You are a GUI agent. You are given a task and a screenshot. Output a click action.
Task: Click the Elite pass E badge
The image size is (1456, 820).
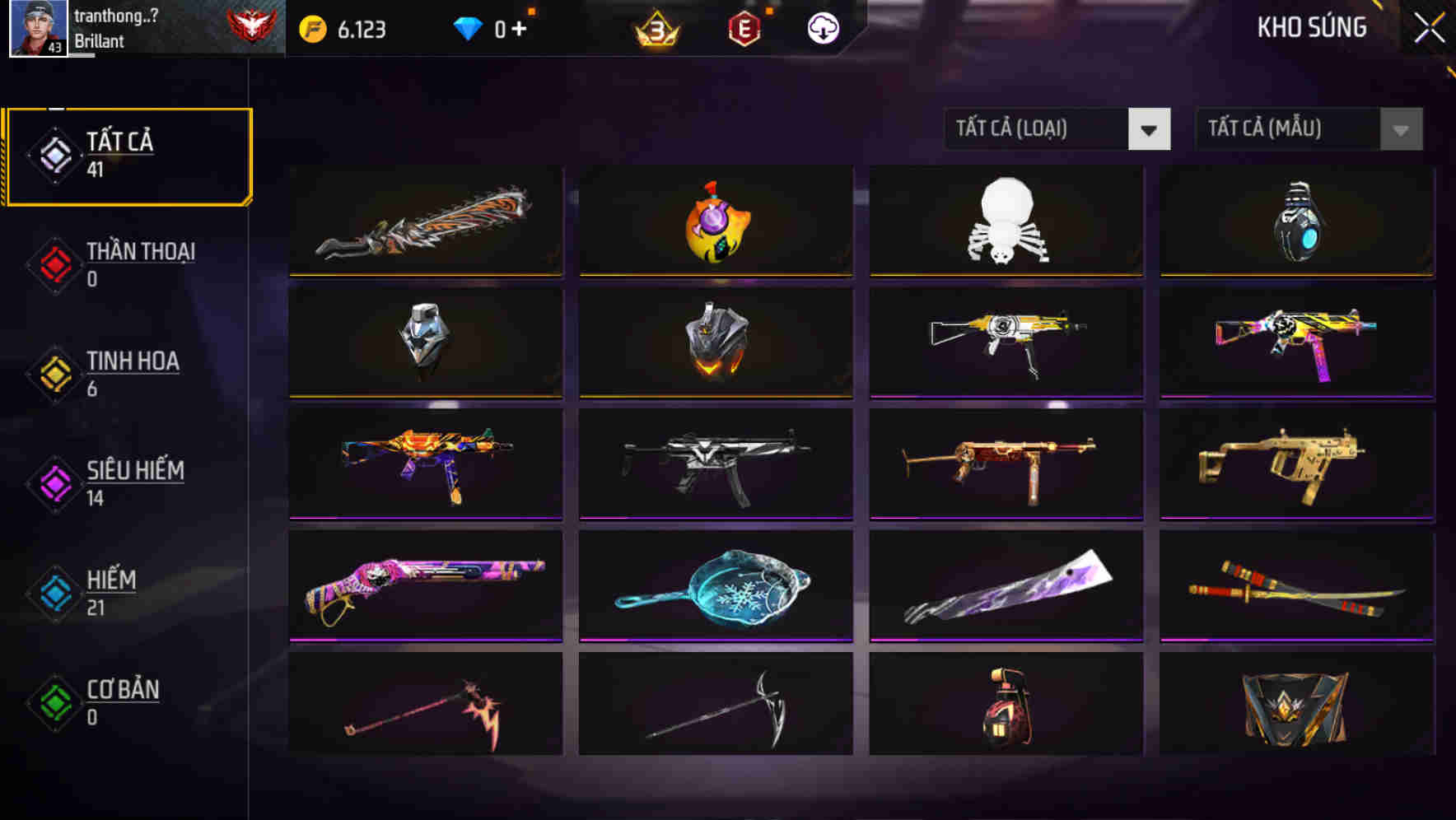[745, 27]
